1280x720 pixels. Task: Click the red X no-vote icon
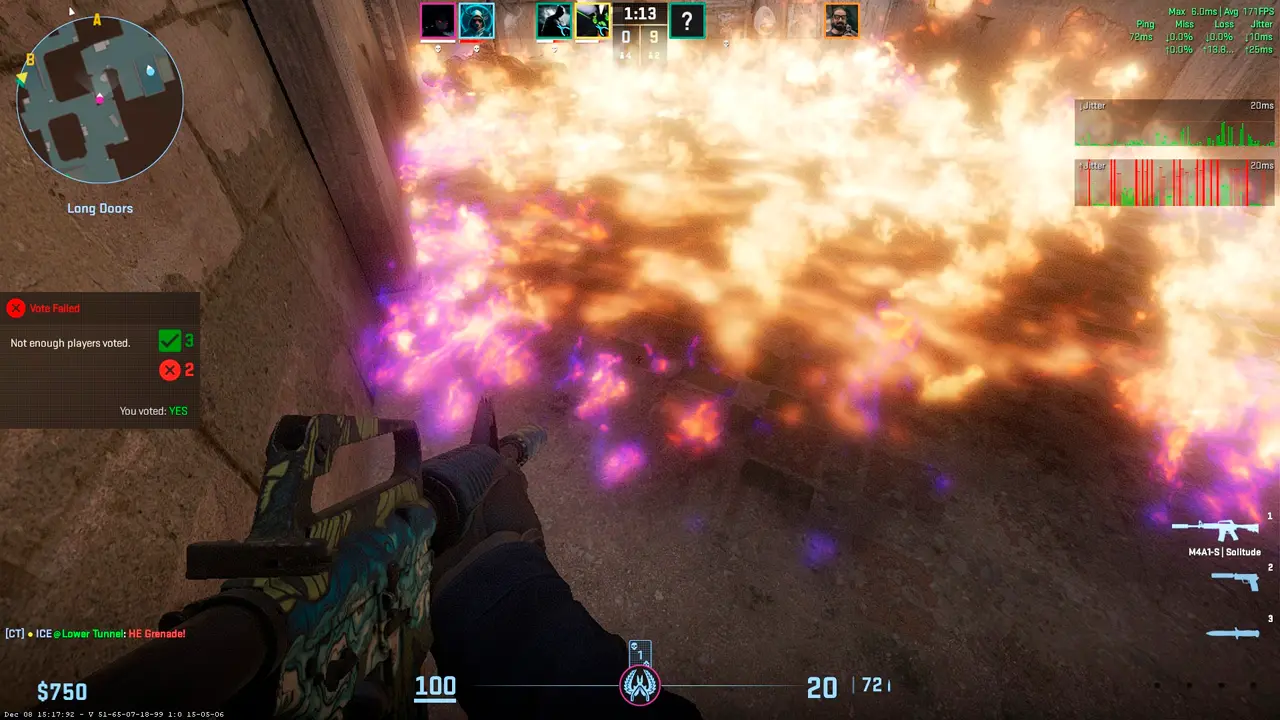pyautogui.click(x=170, y=370)
